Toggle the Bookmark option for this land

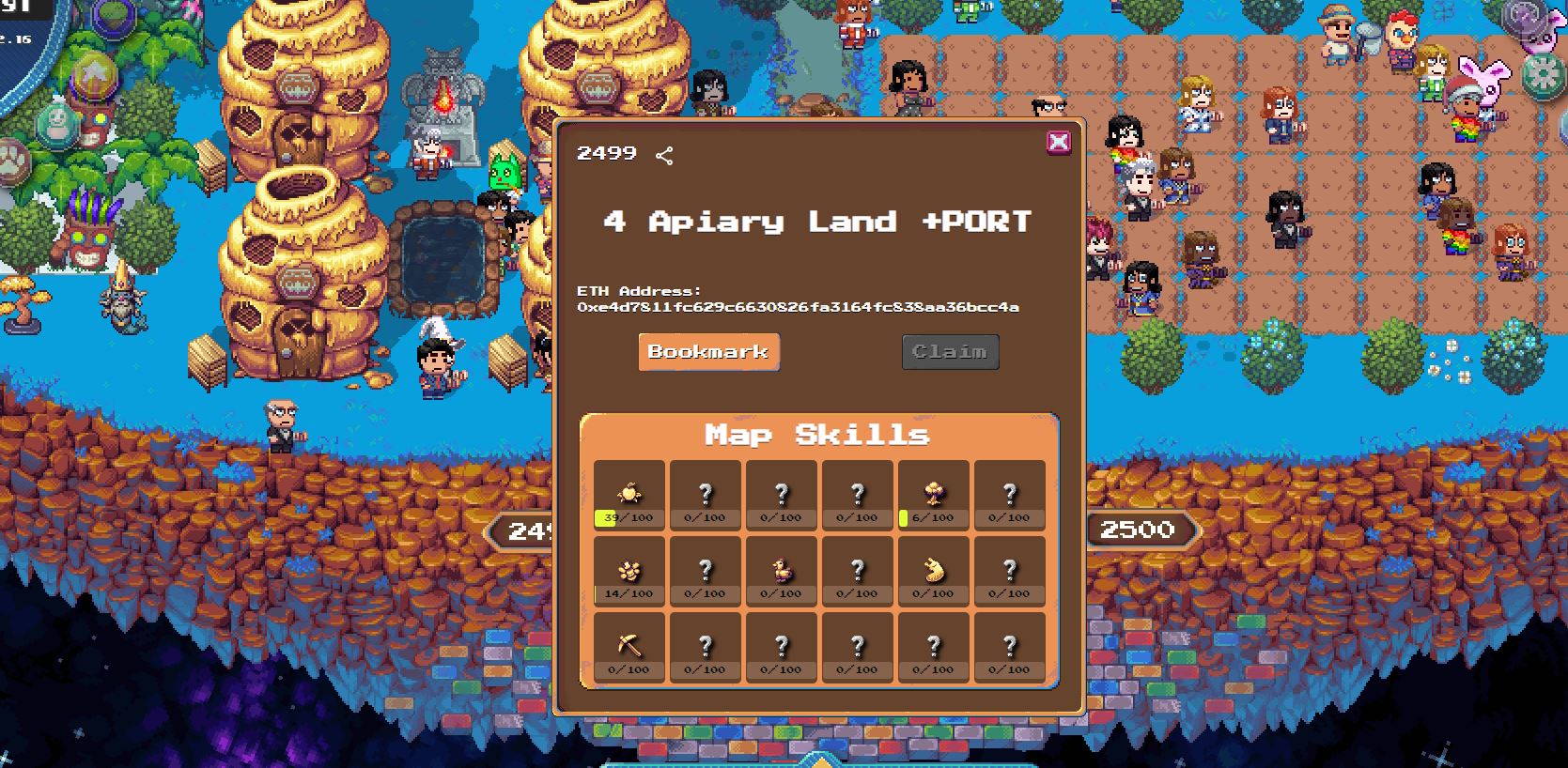point(708,351)
